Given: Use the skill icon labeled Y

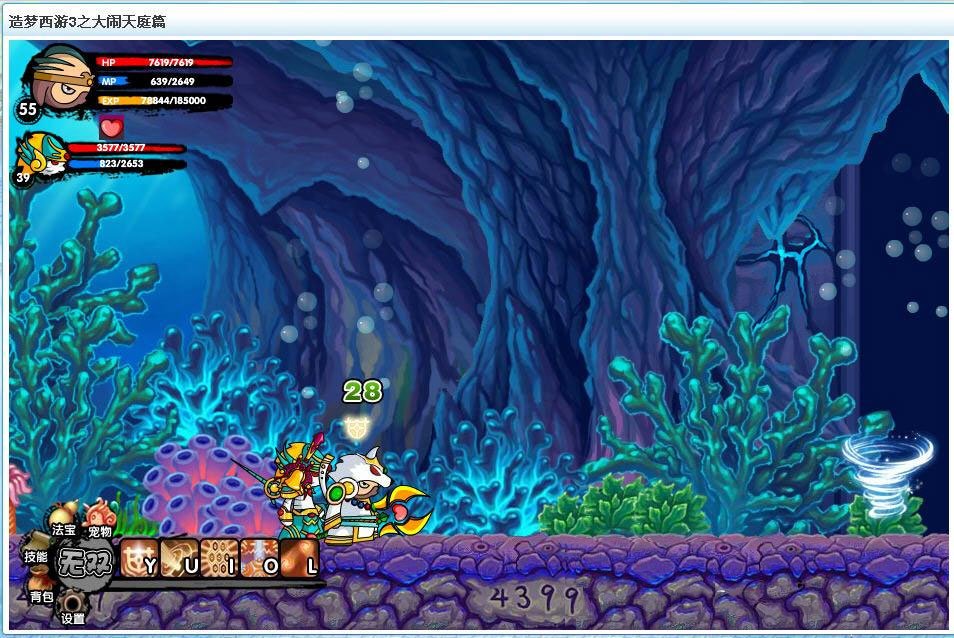Looking at the screenshot, I should (141, 558).
